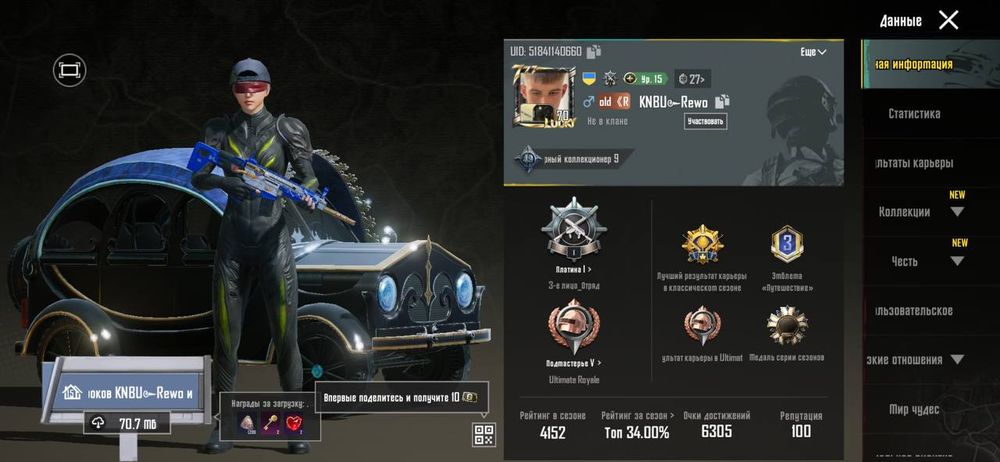Download the 70.7 mb resource pack

[127, 423]
